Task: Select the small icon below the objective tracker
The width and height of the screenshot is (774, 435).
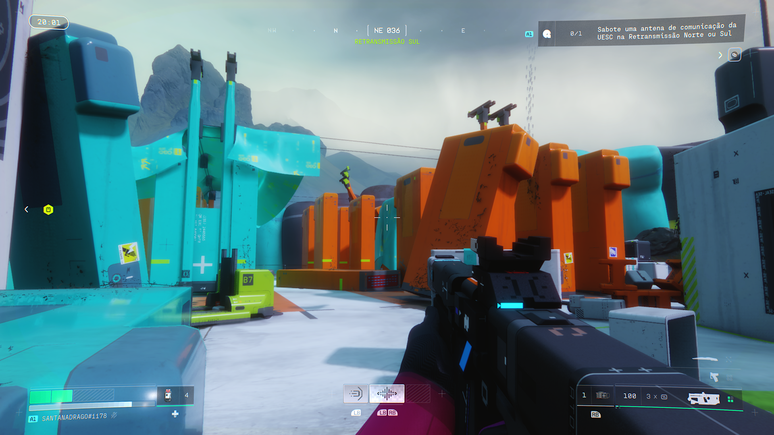Action: tap(735, 55)
